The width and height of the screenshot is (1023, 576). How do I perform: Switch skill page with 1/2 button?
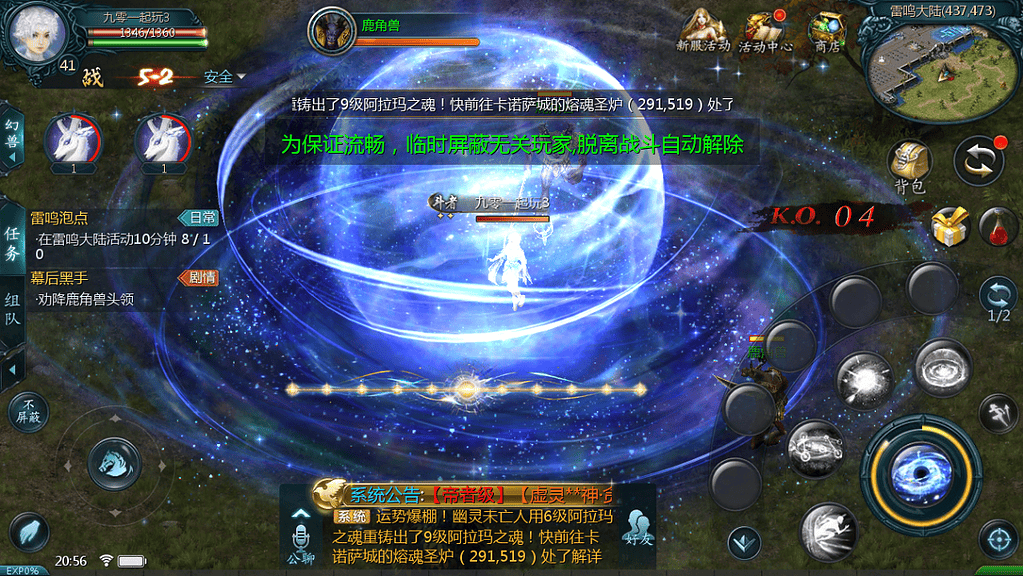[998, 300]
